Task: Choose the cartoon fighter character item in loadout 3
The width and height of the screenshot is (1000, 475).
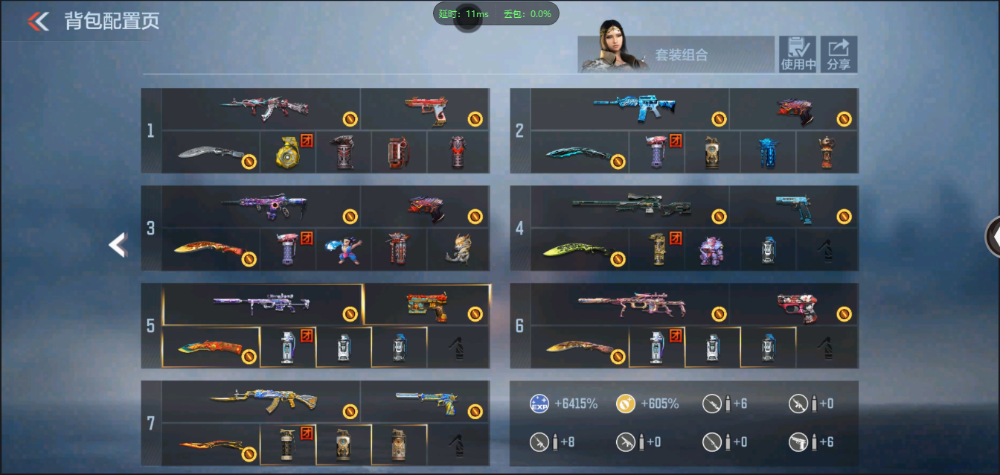Action: 344,249
